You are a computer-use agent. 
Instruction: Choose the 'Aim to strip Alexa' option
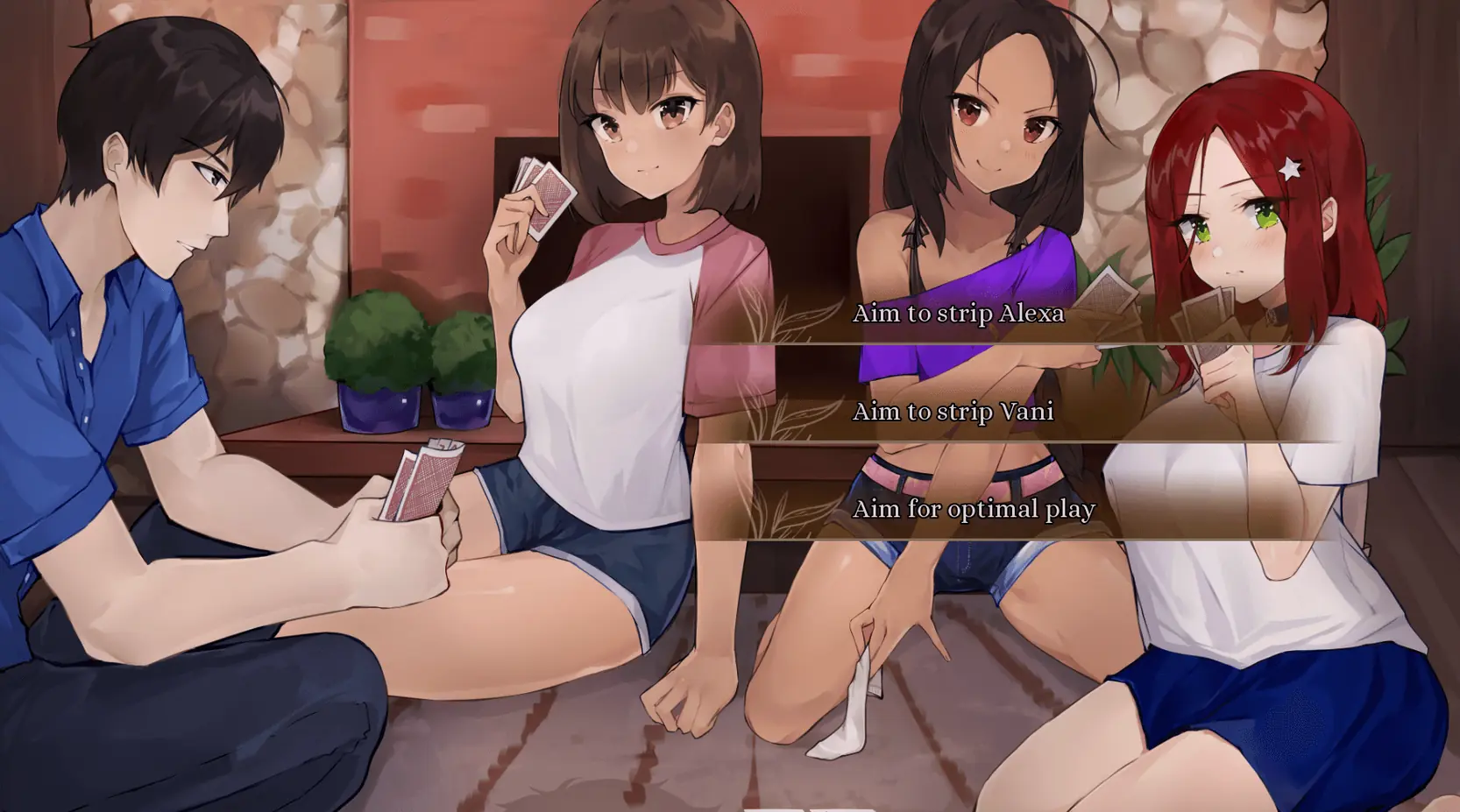coord(958,314)
